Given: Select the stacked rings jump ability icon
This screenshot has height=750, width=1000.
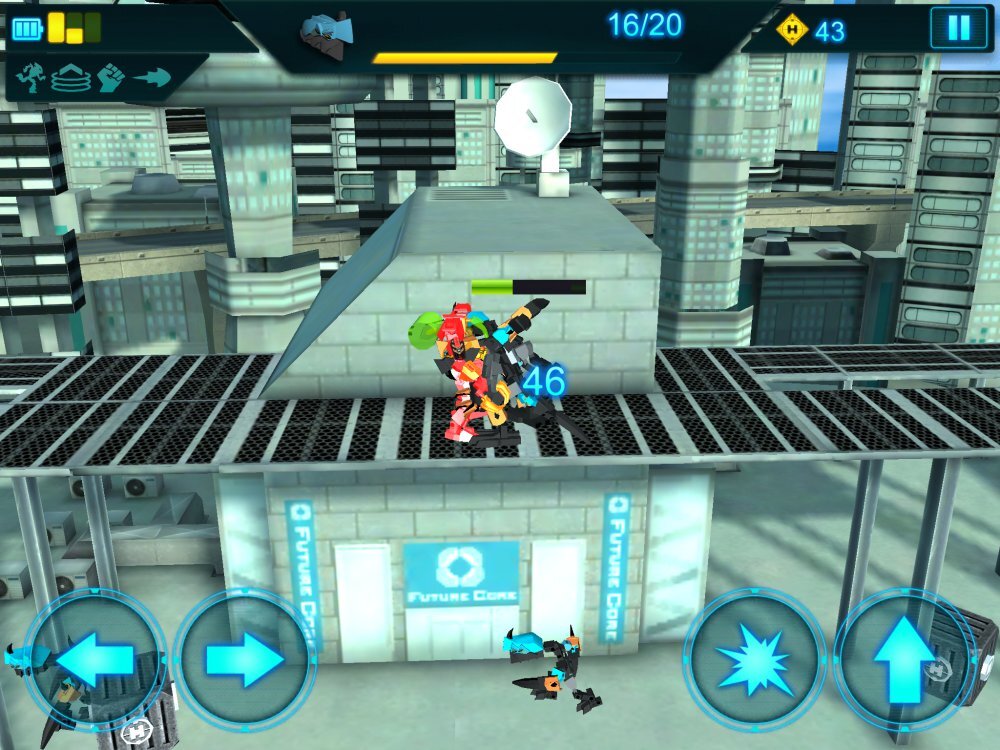Looking at the screenshot, I should tap(70, 76).
